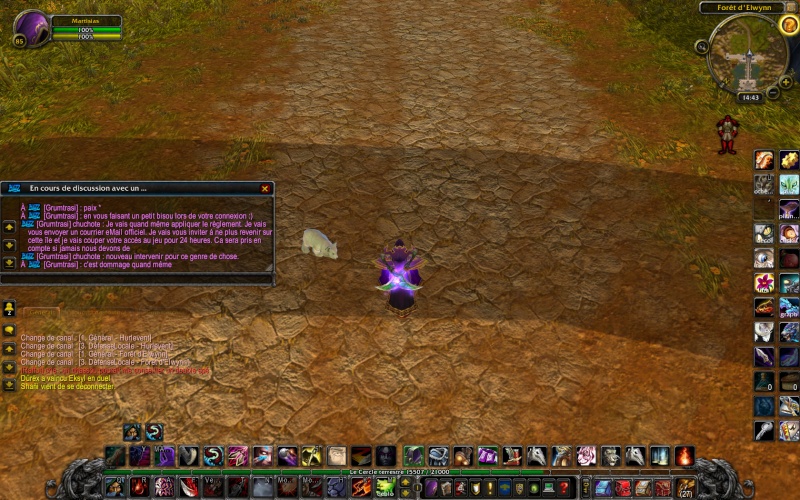This screenshot has width=800, height=500.
Task: Zoom in the minimap with plus button
Action: click(x=787, y=80)
